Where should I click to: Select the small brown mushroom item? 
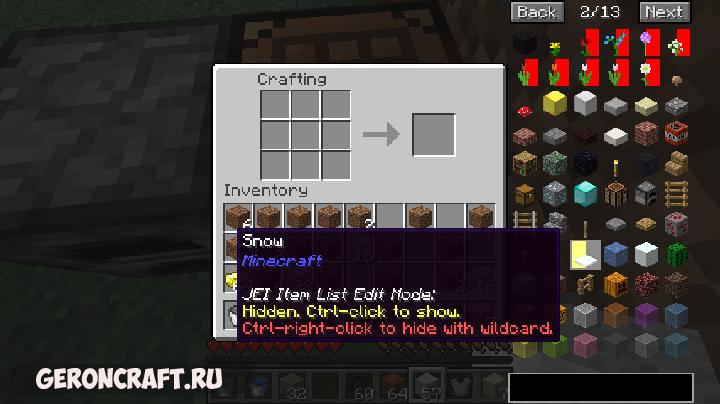680,76
